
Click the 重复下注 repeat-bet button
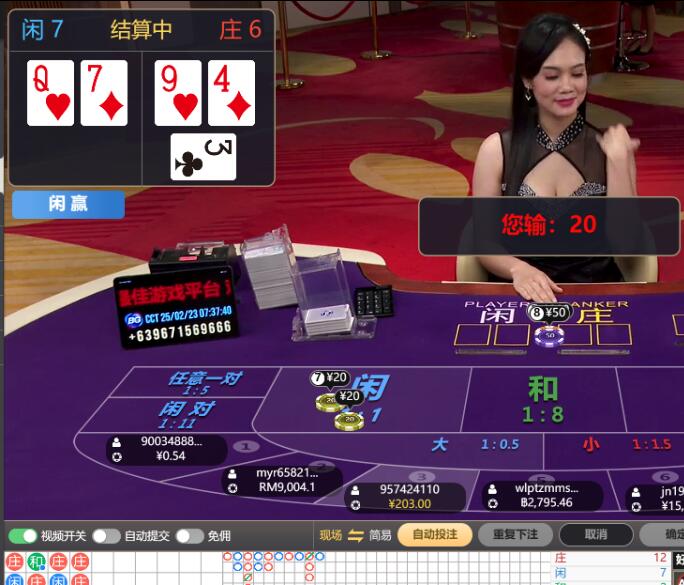pyautogui.click(x=515, y=535)
